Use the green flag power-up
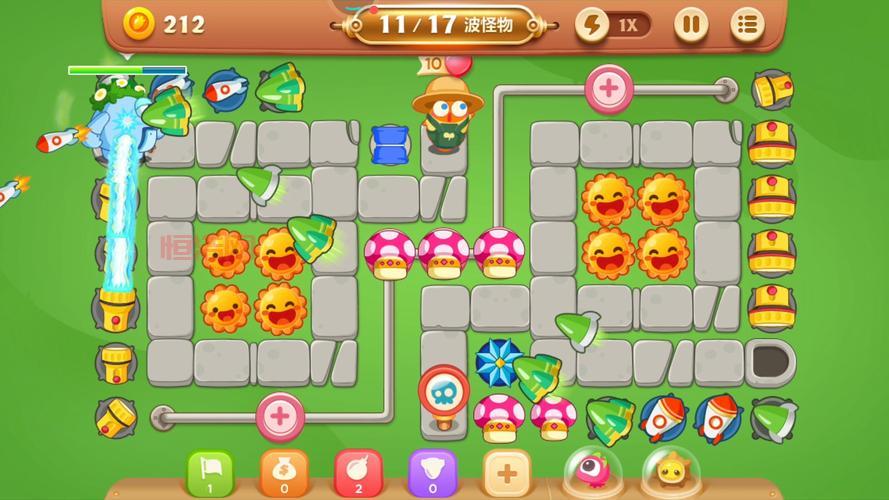The image size is (889, 500). click(x=209, y=471)
